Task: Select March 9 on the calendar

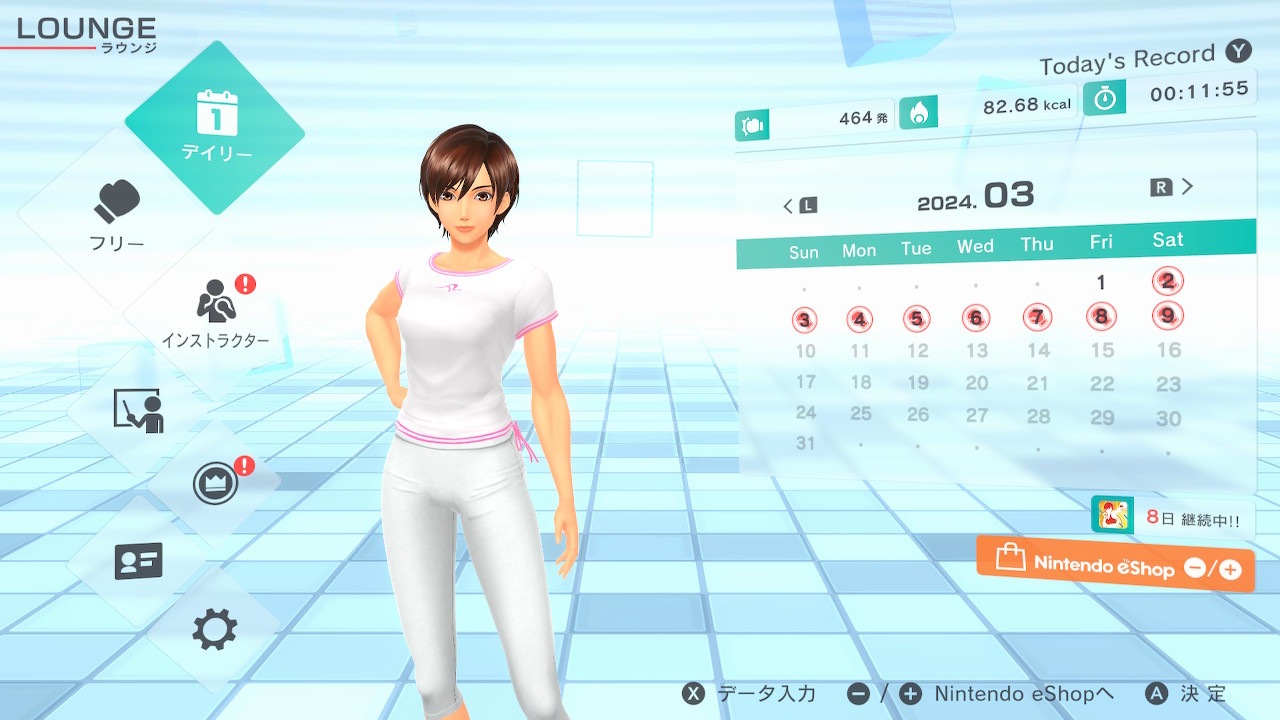Action: 1167,316
